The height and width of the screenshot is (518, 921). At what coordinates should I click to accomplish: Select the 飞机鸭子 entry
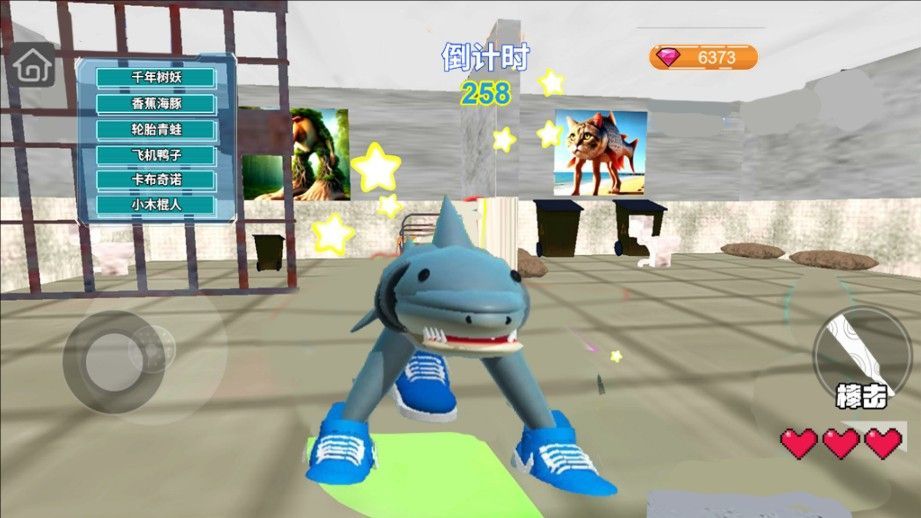[x=156, y=155]
